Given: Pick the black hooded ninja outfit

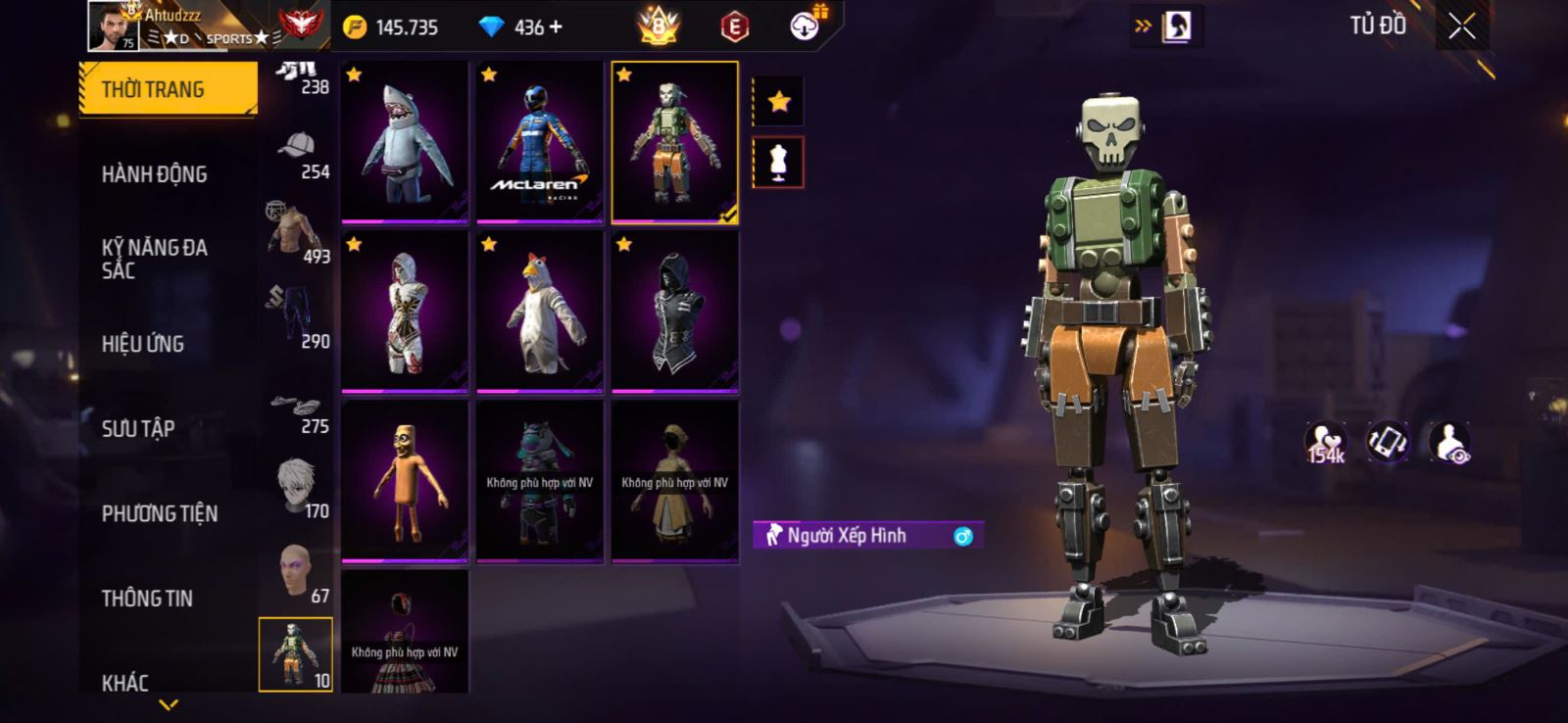Looking at the screenshot, I should tap(675, 312).
